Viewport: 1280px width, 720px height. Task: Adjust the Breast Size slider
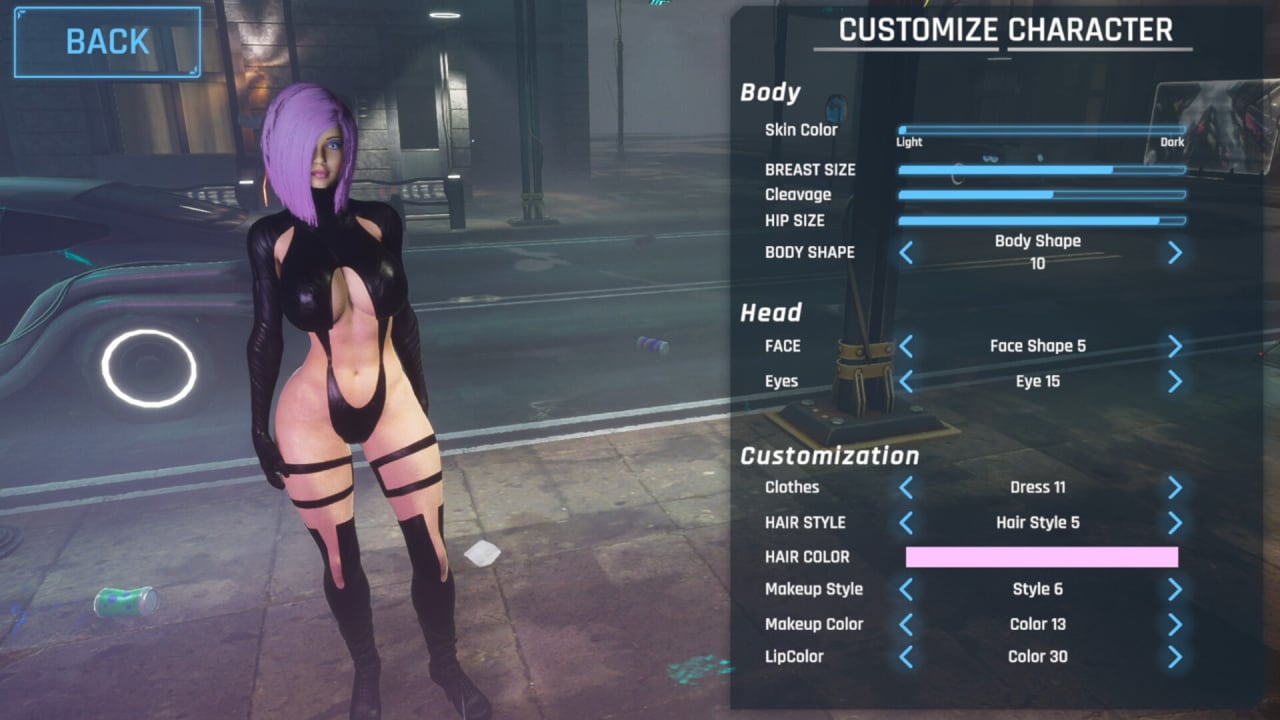[1041, 170]
